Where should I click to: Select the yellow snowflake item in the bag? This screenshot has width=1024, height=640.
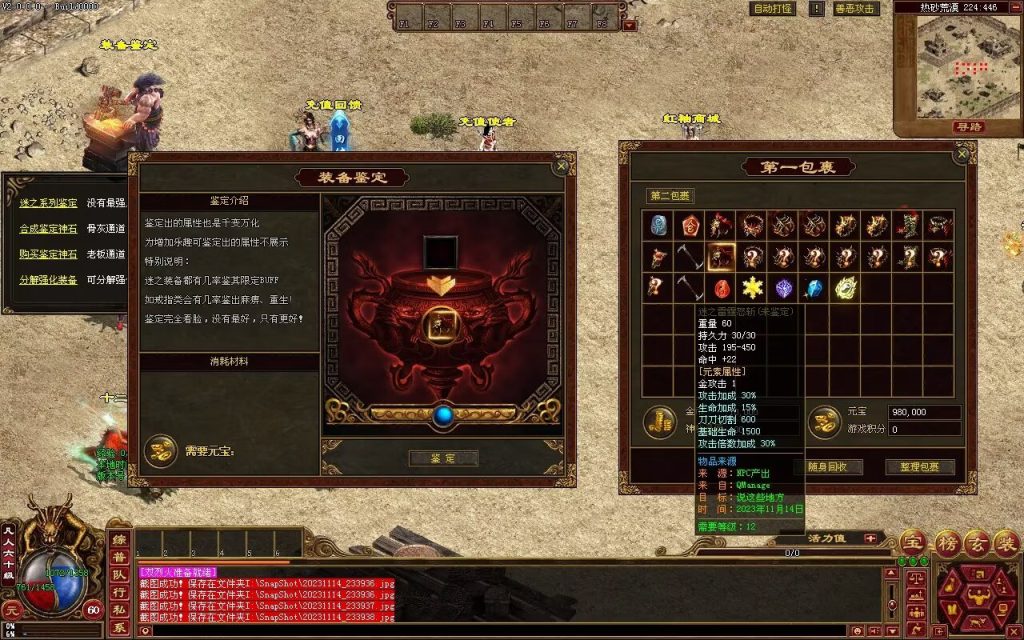pos(752,288)
